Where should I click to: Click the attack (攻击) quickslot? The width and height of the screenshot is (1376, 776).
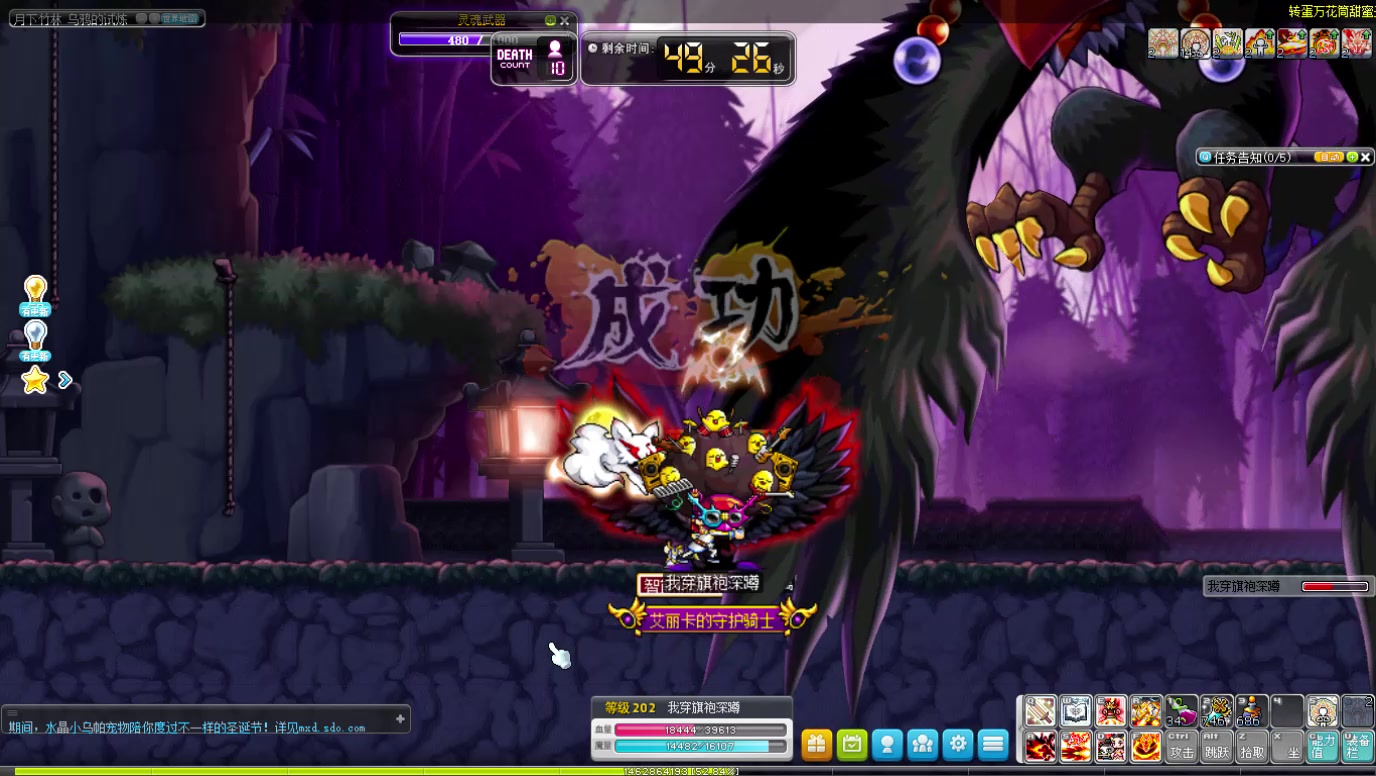click(x=1181, y=746)
